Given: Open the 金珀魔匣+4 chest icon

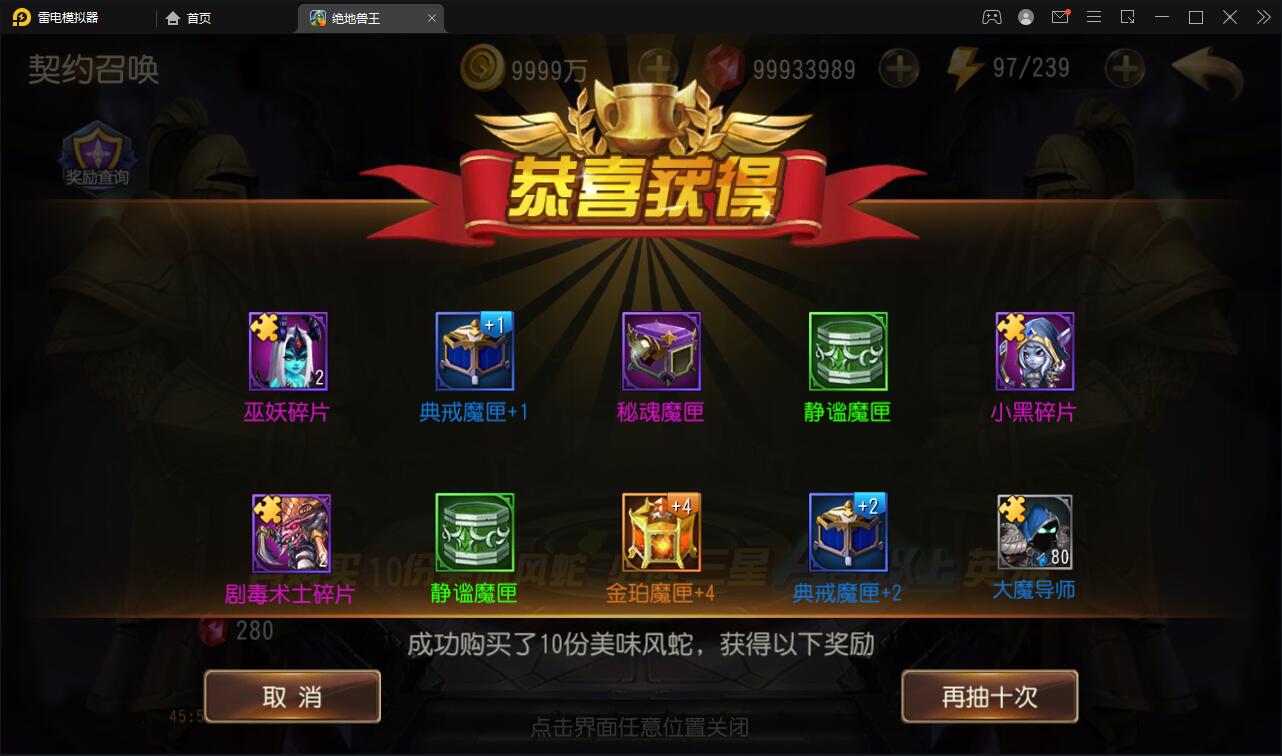Looking at the screenshot, I should coord(661,531).
